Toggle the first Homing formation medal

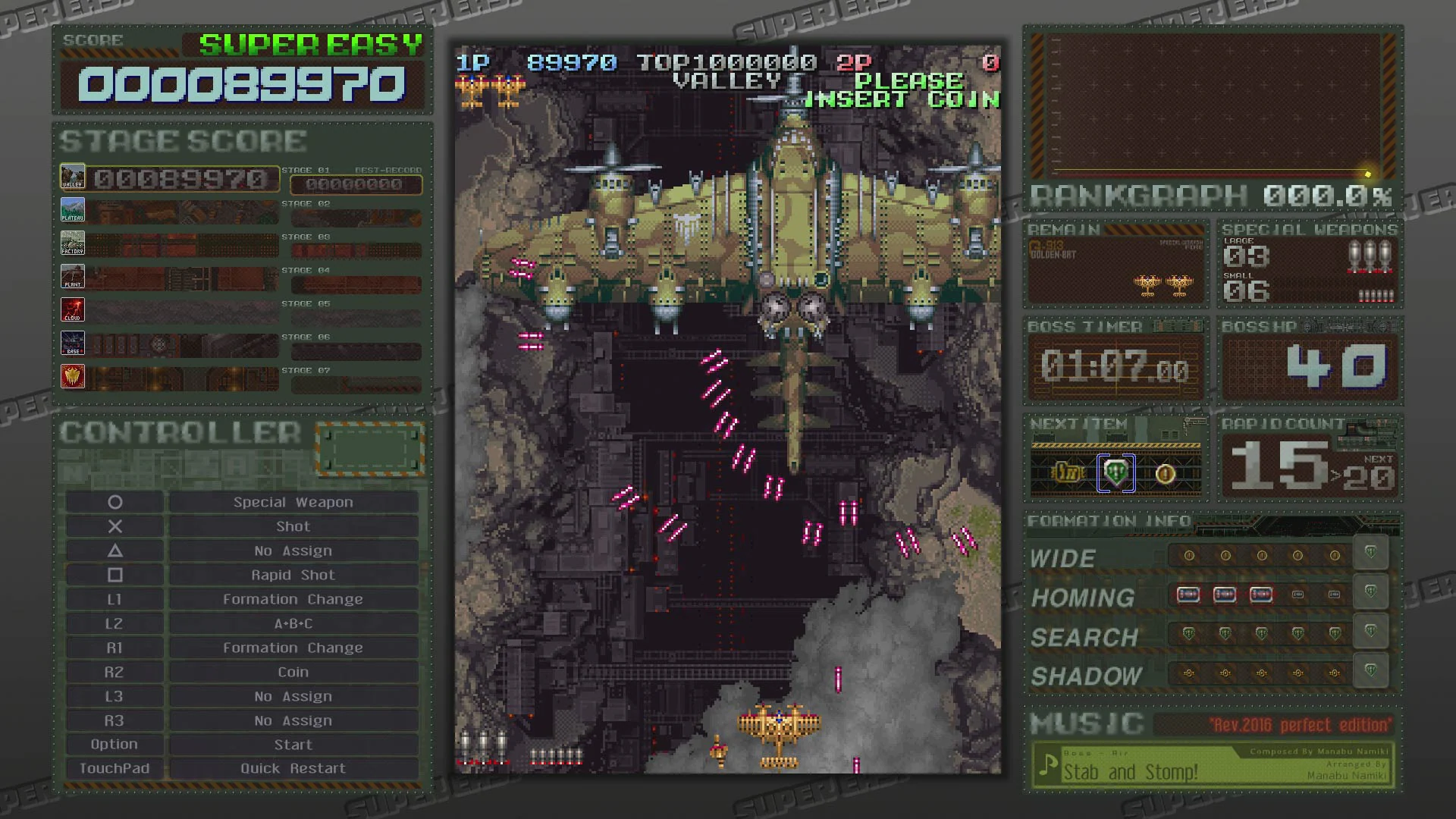[1188, 595]
